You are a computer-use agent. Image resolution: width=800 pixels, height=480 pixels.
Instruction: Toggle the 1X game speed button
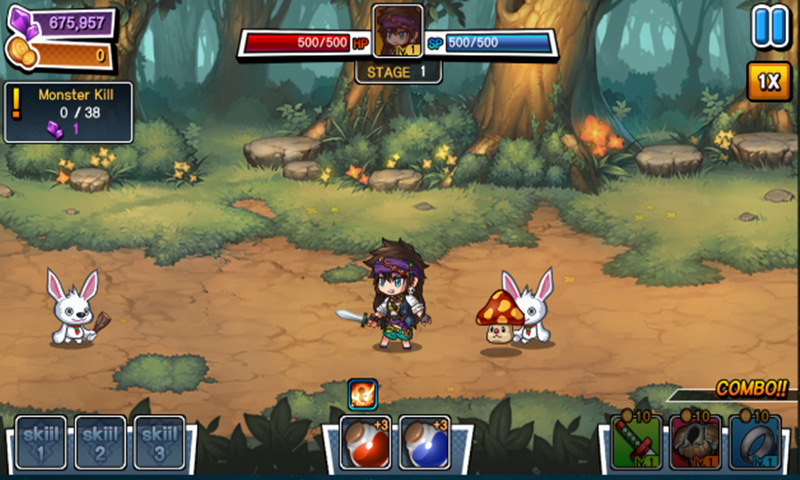[768, 83]
